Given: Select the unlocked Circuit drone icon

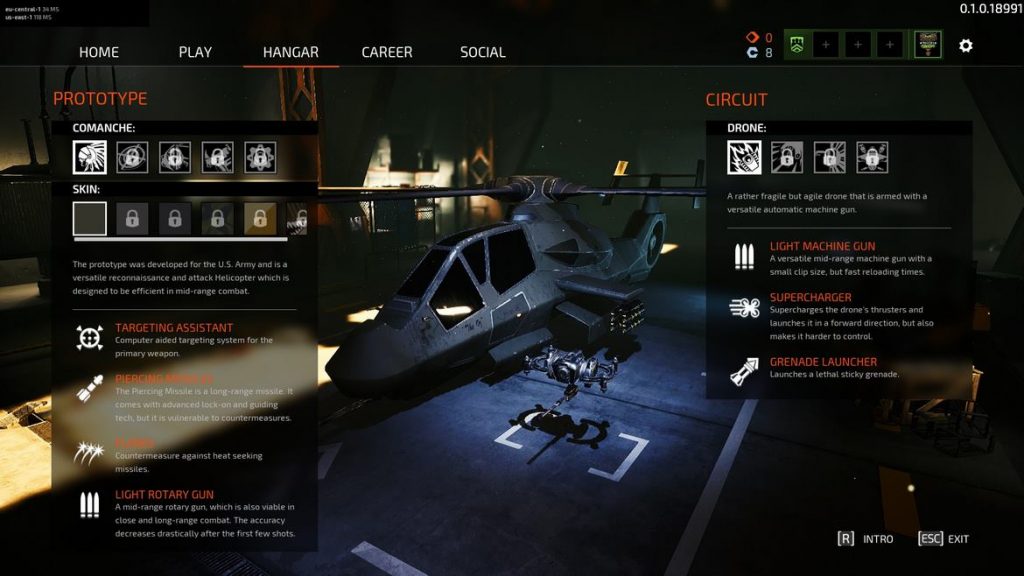Looking at the screenshot, I should pos(743,157).
